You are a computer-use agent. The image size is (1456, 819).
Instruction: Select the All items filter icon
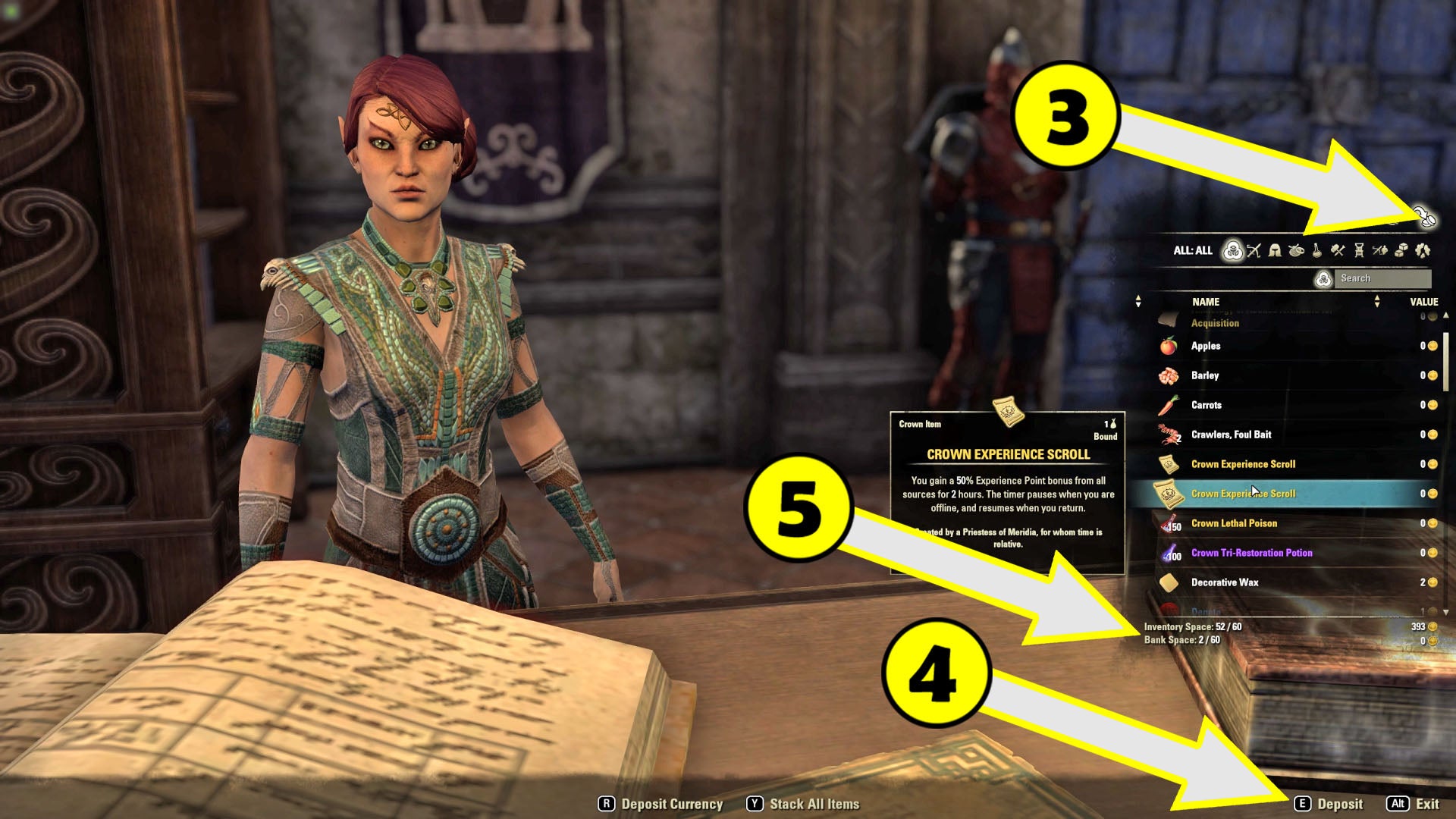[x=1233, y=251]
